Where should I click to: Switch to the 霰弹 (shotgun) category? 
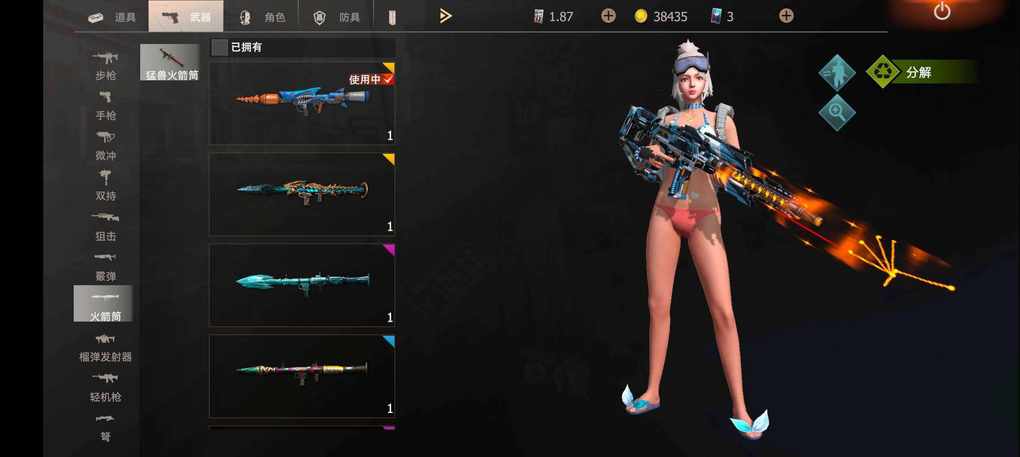point(105,265)
